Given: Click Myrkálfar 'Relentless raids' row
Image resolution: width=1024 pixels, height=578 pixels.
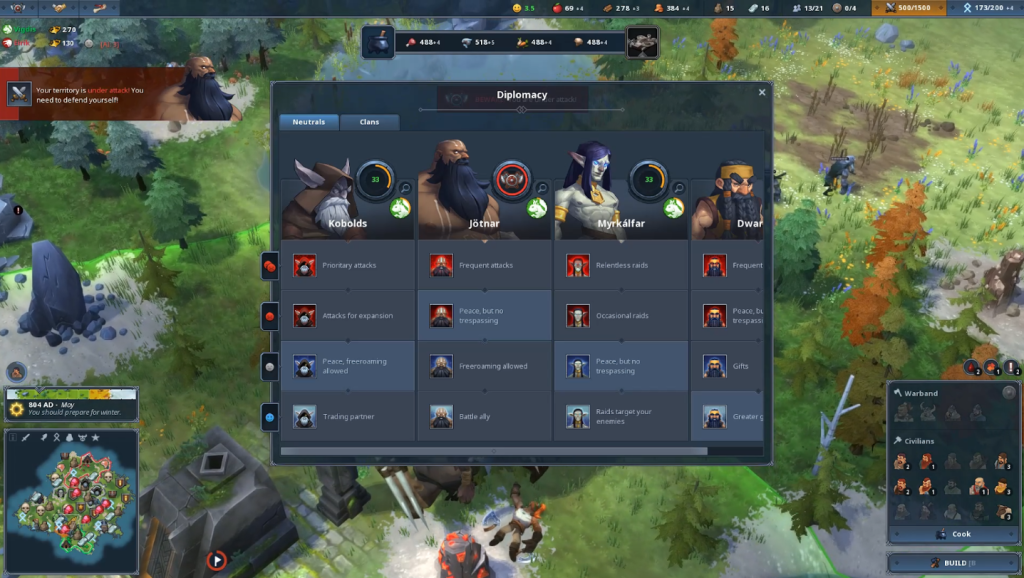Looking at the screenshot, I should [x=620, y=265].
